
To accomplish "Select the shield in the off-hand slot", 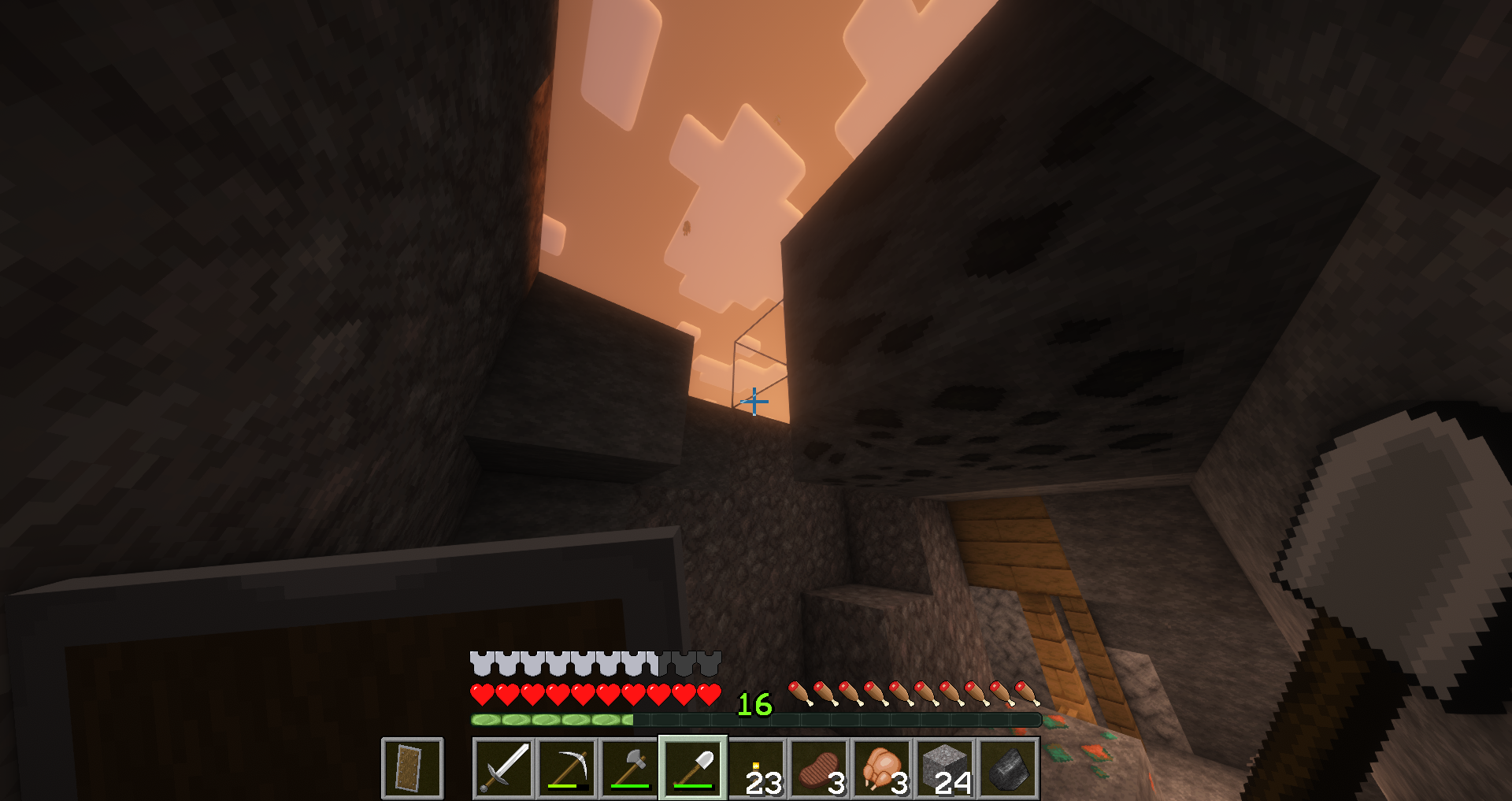I will coord(412,768).
